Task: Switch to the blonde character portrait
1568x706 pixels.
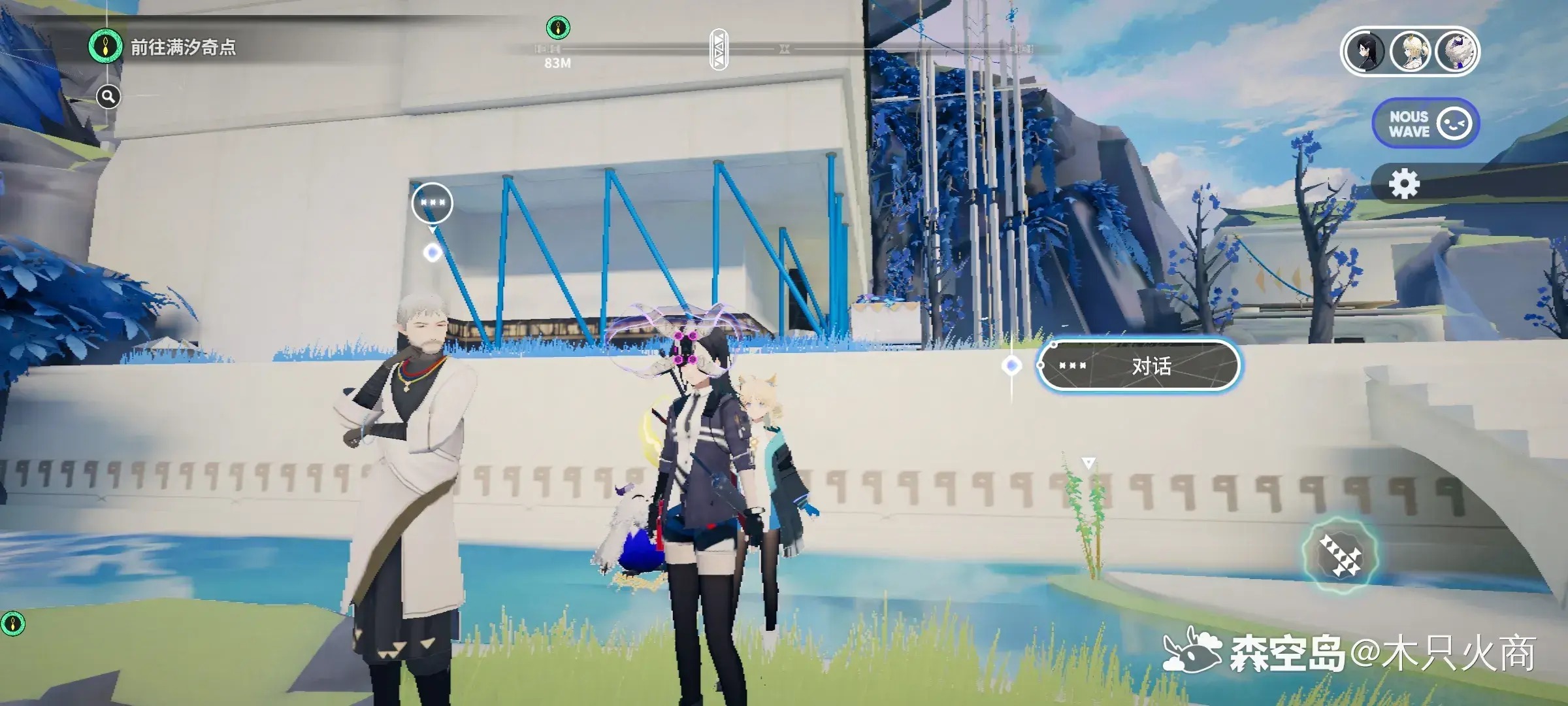Action: [x=1410, y=52]
